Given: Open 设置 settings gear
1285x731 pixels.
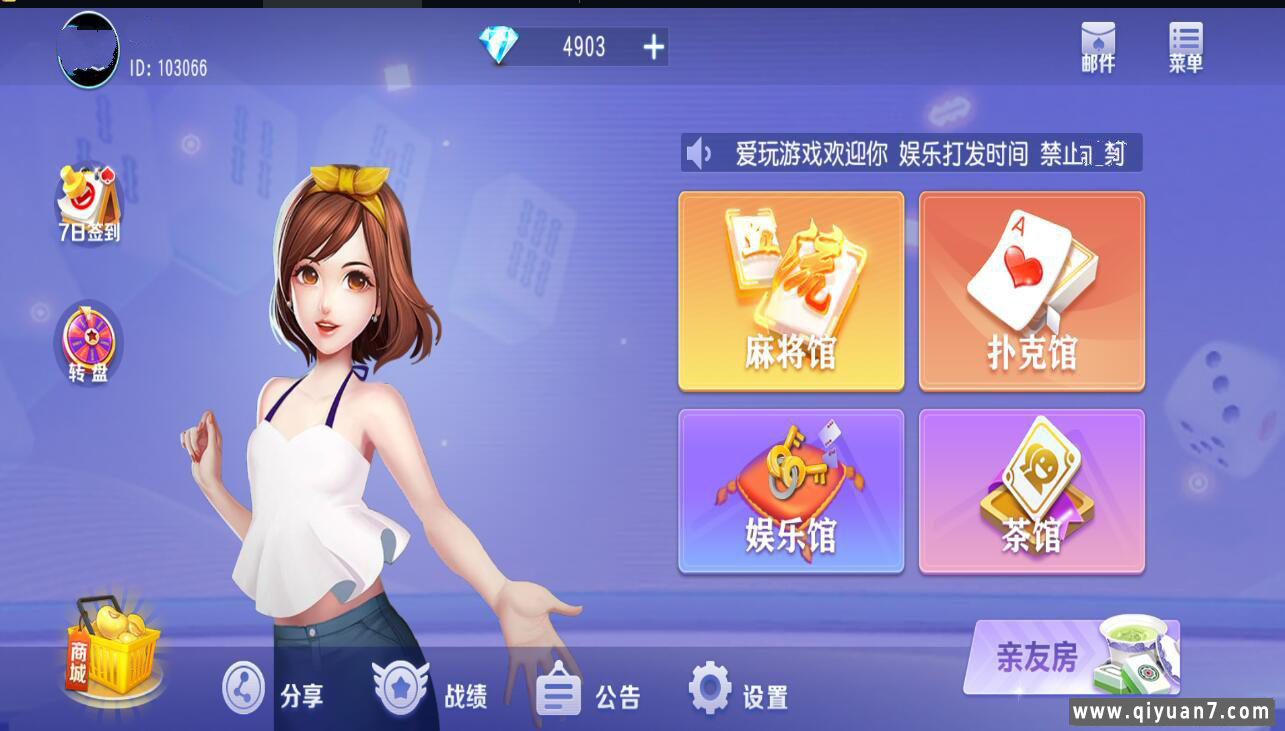Looking at the screenshot, I should pyautogui.click(x=738, y=691).
